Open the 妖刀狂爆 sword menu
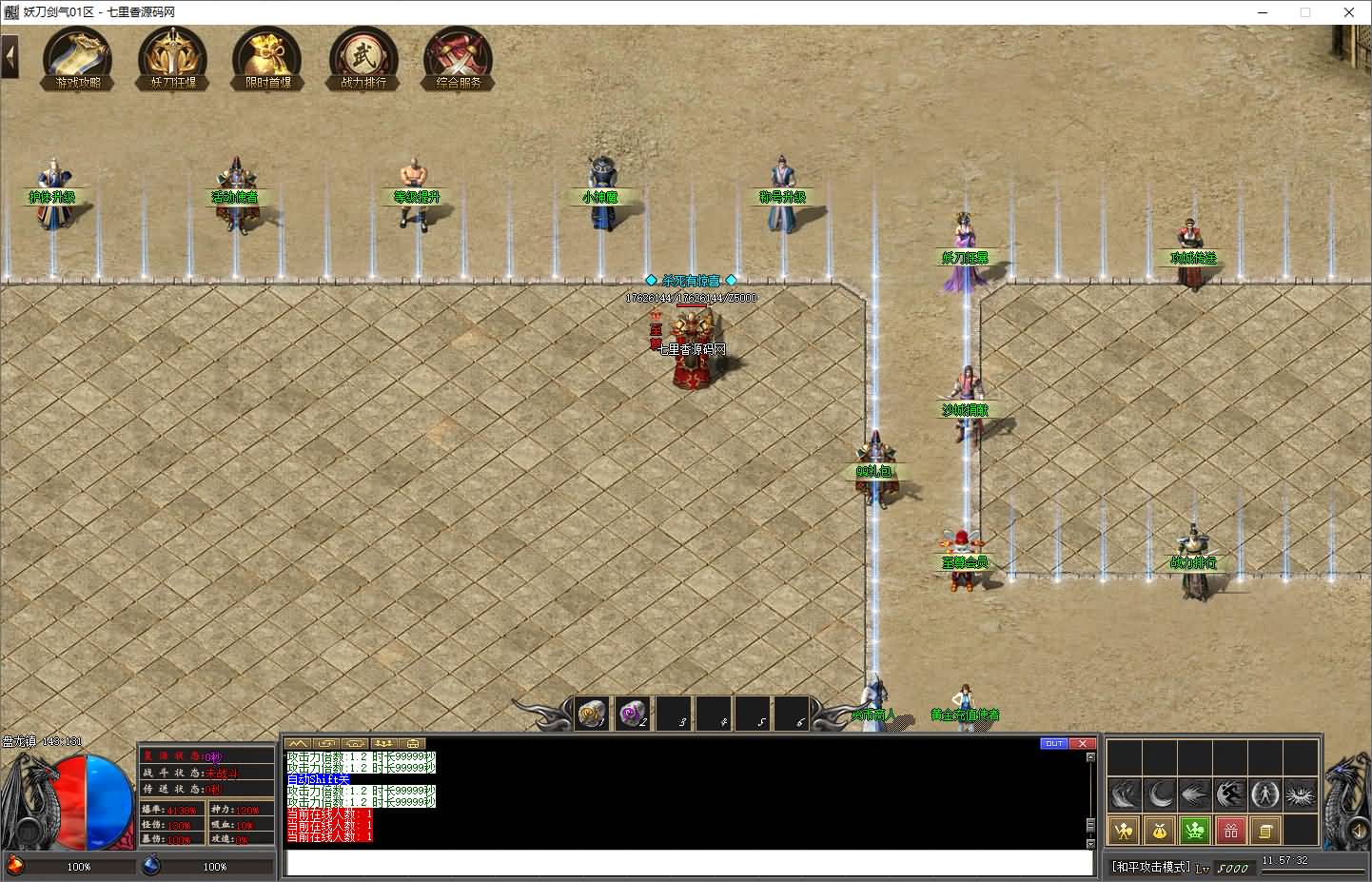This screenshot has width=1372, height=882. (172, 59)
